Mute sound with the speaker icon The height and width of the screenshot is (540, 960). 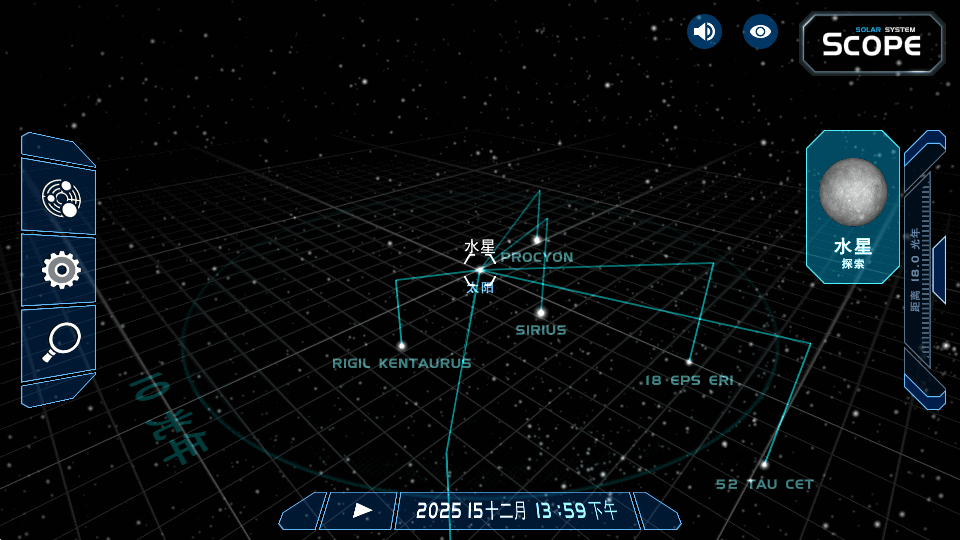pos(704,32)
